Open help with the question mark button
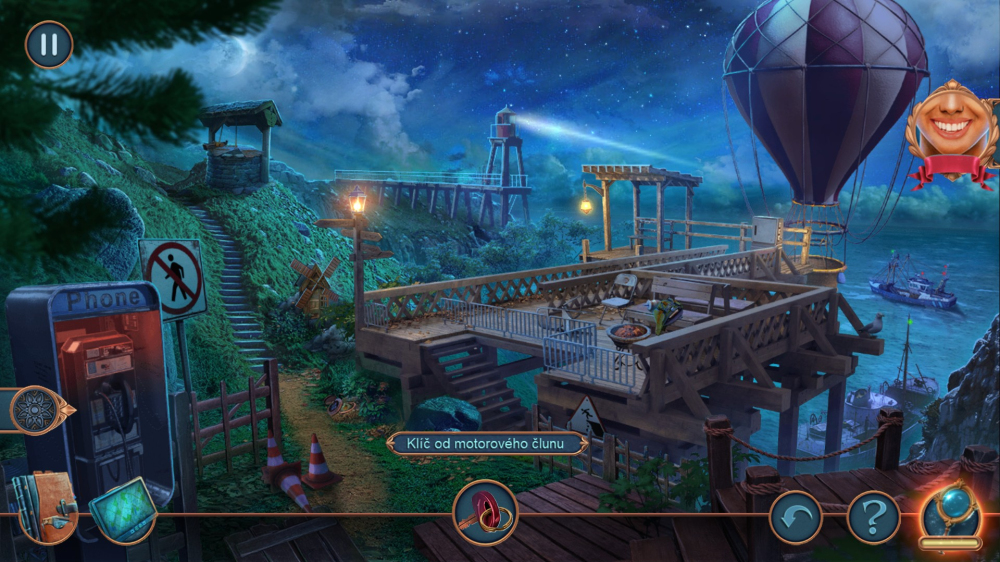Image resolution: width=1000 pixels, height=562 pixels. point(873,517)
